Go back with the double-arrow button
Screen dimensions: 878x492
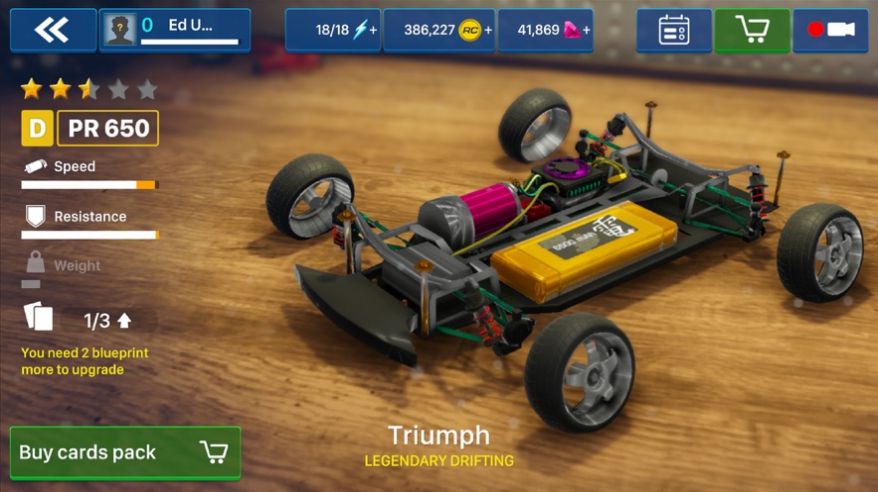coord(52,30)
